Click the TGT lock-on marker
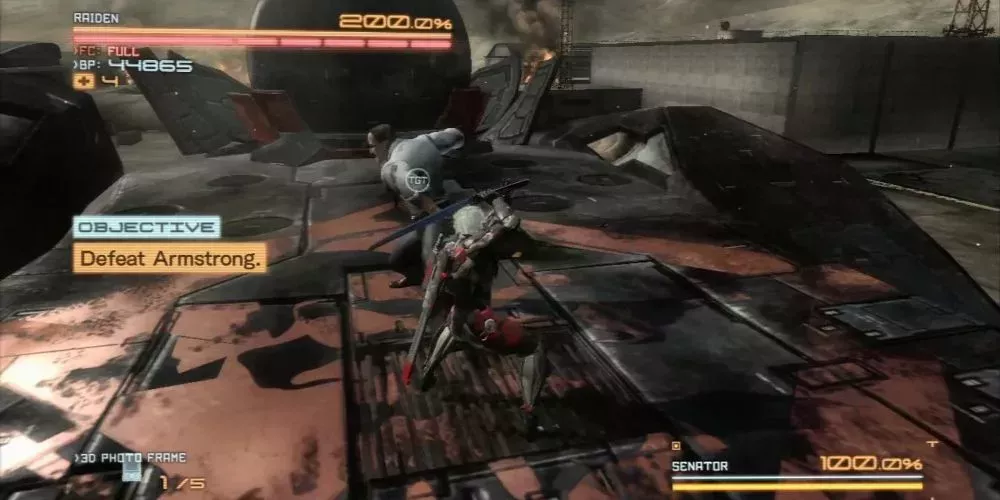 (418, 181)
